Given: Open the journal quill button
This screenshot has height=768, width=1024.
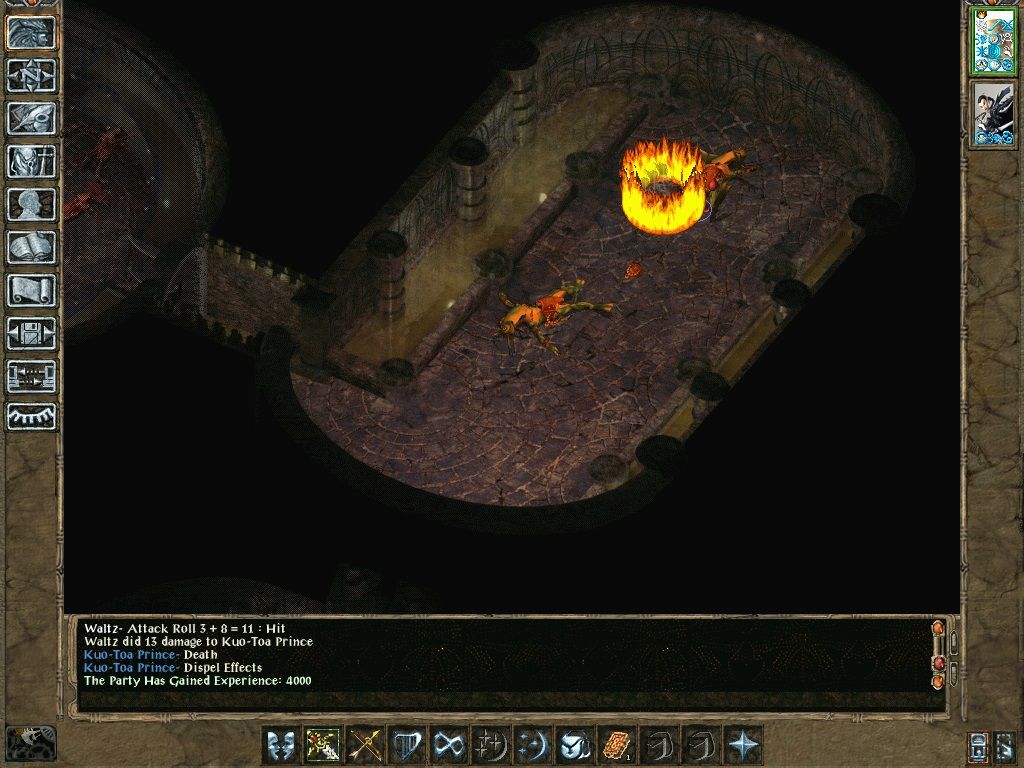Looking at the screenshot, I should point(32,118).
